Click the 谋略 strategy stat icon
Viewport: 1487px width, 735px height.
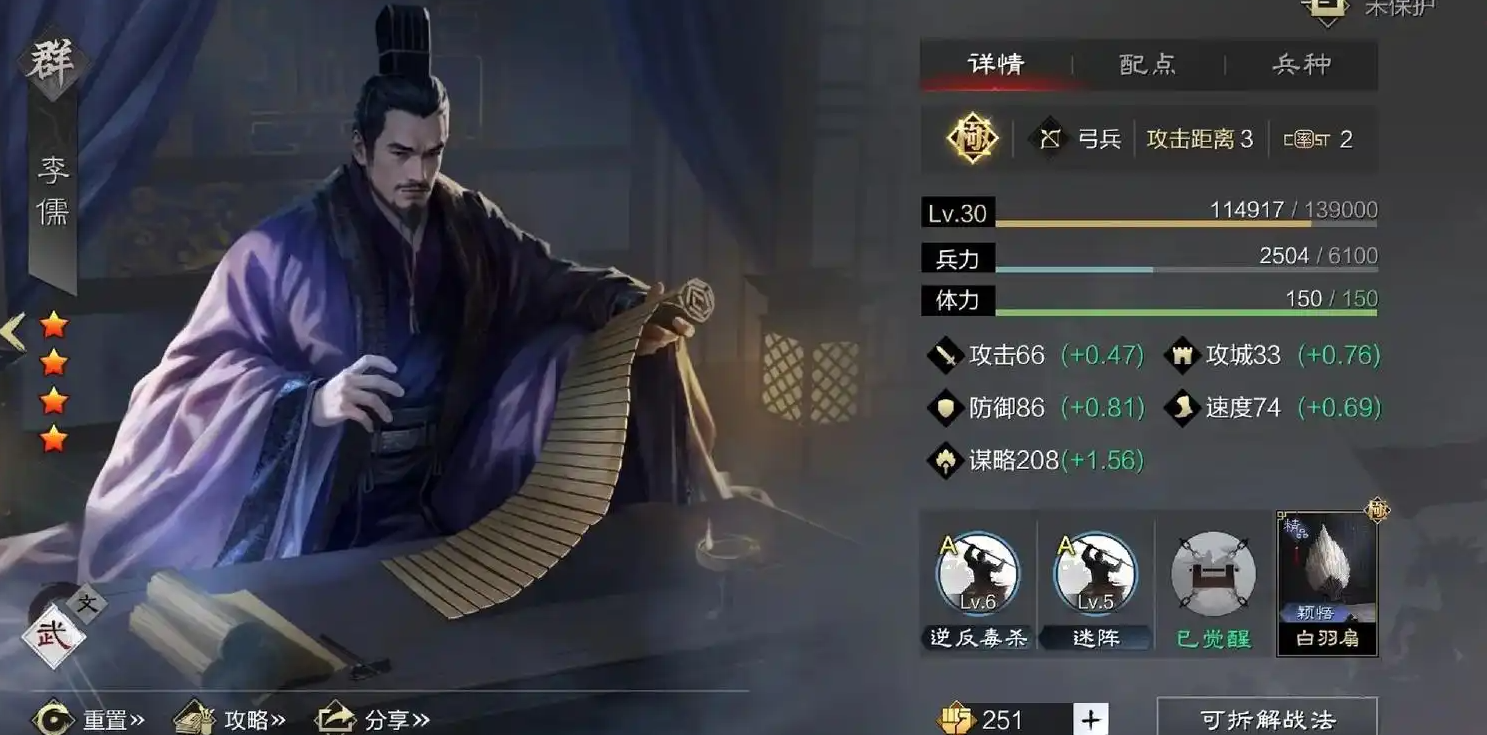point(944,461)
